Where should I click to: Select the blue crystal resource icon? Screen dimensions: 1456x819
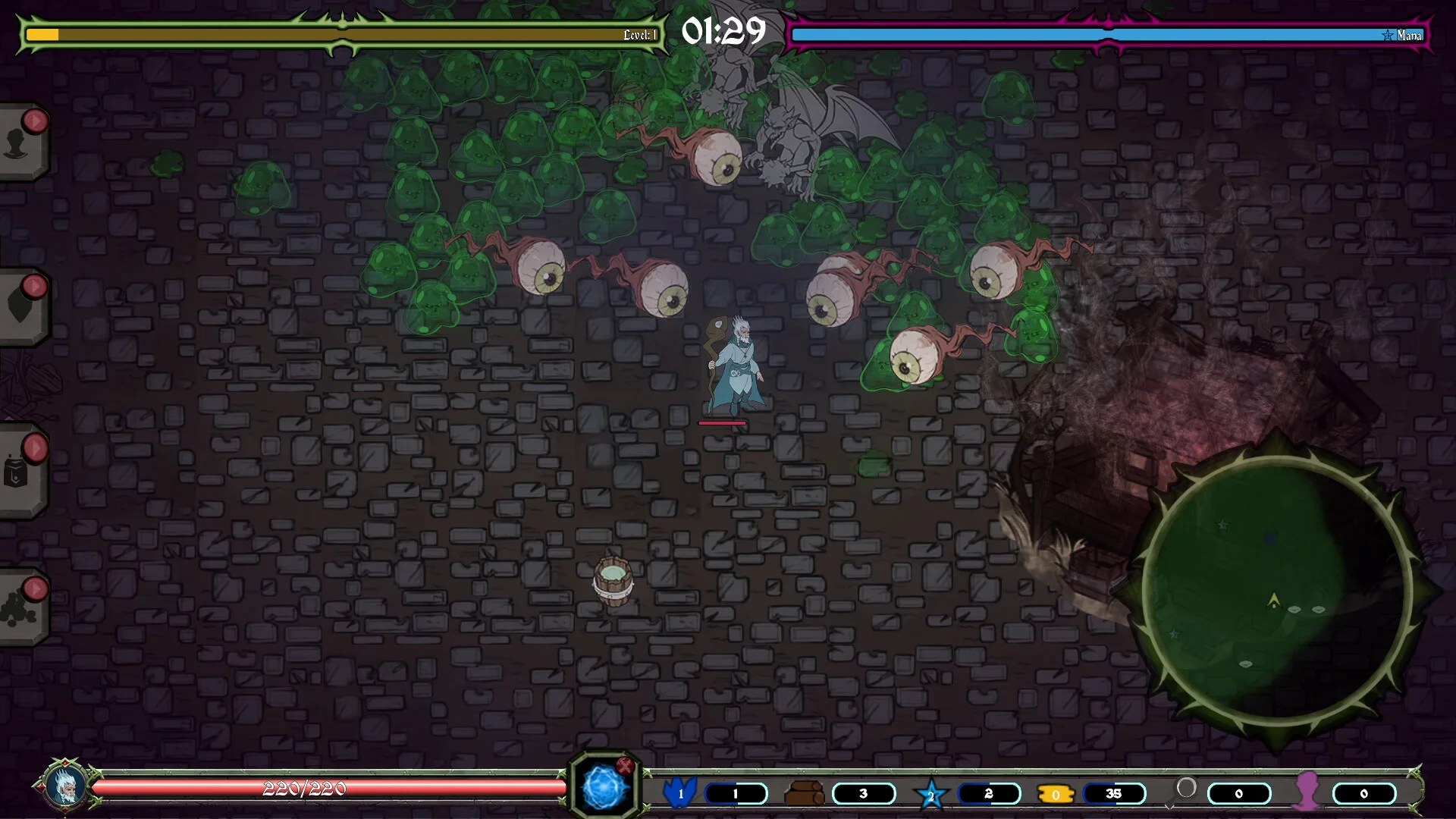[679, 792]
